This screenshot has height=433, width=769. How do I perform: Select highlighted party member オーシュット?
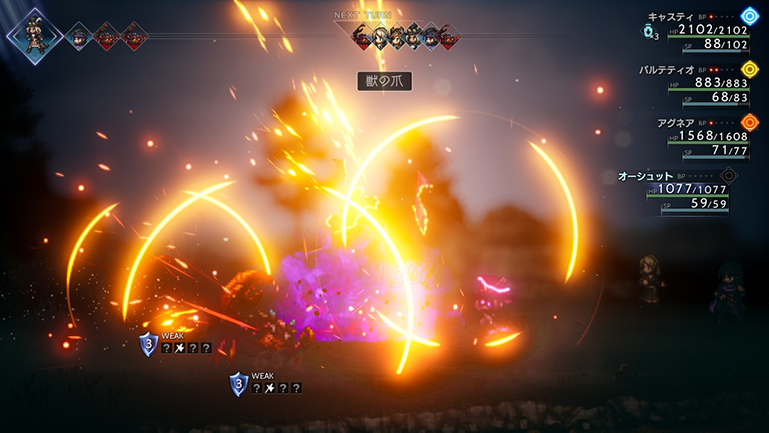point(646,175)
